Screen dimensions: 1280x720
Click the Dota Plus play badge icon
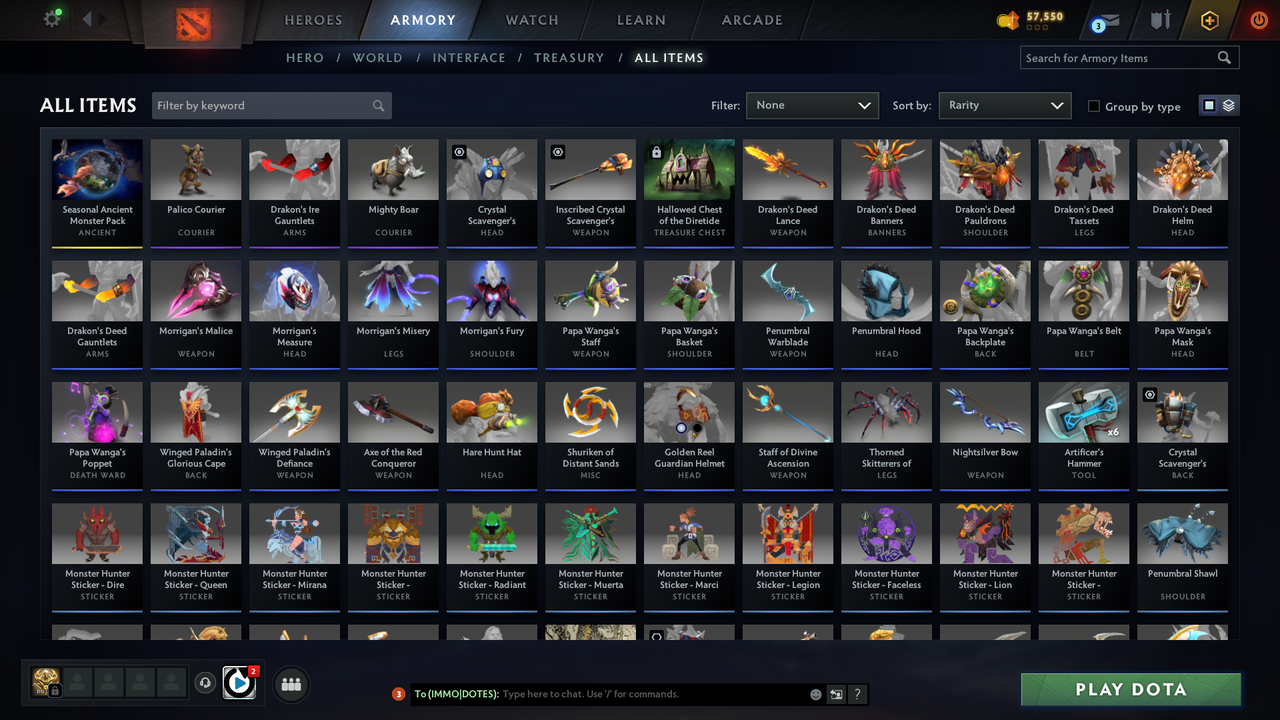tap(237, 682)
